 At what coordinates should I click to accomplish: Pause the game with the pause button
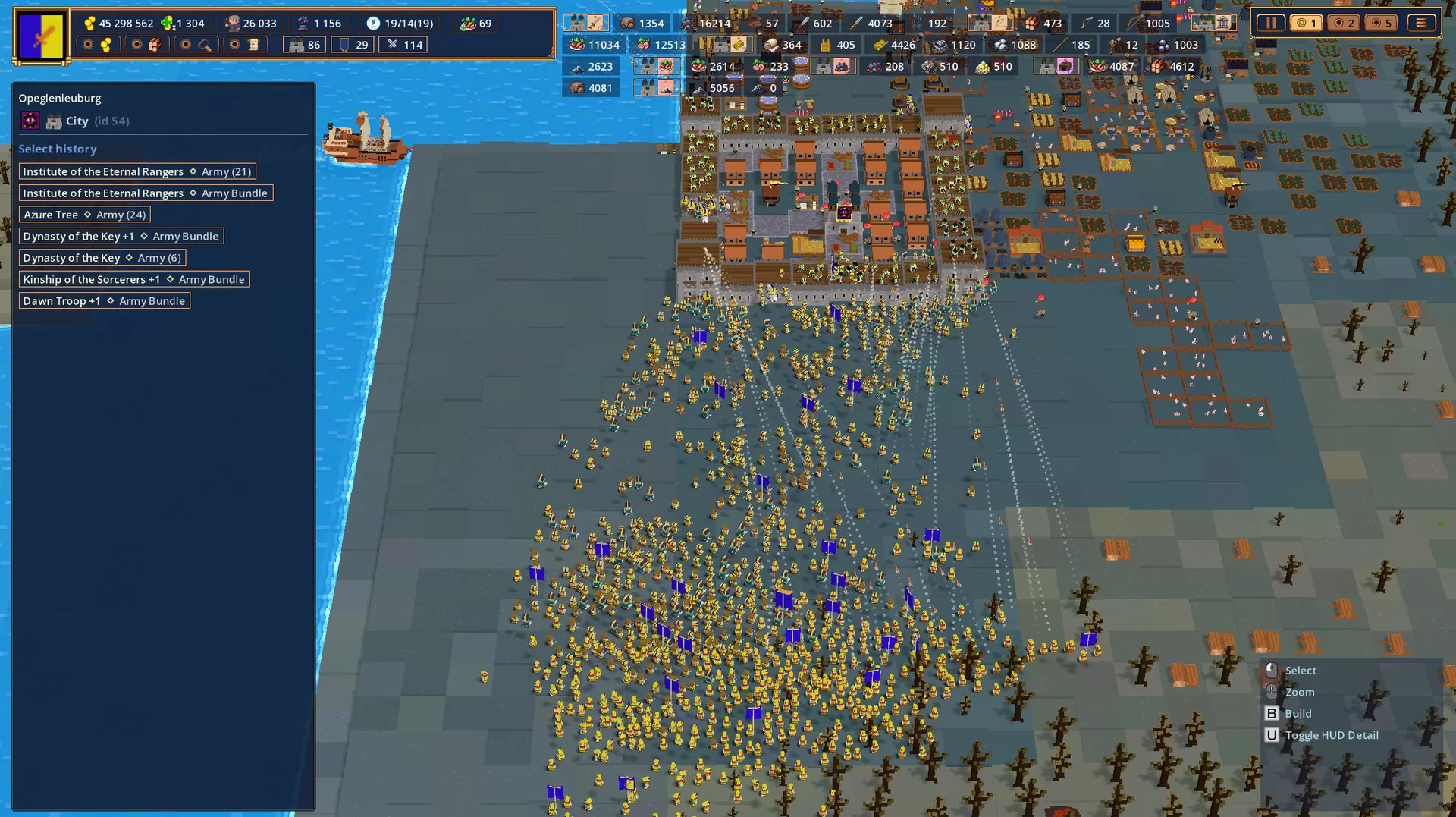tap(1271, 23)
